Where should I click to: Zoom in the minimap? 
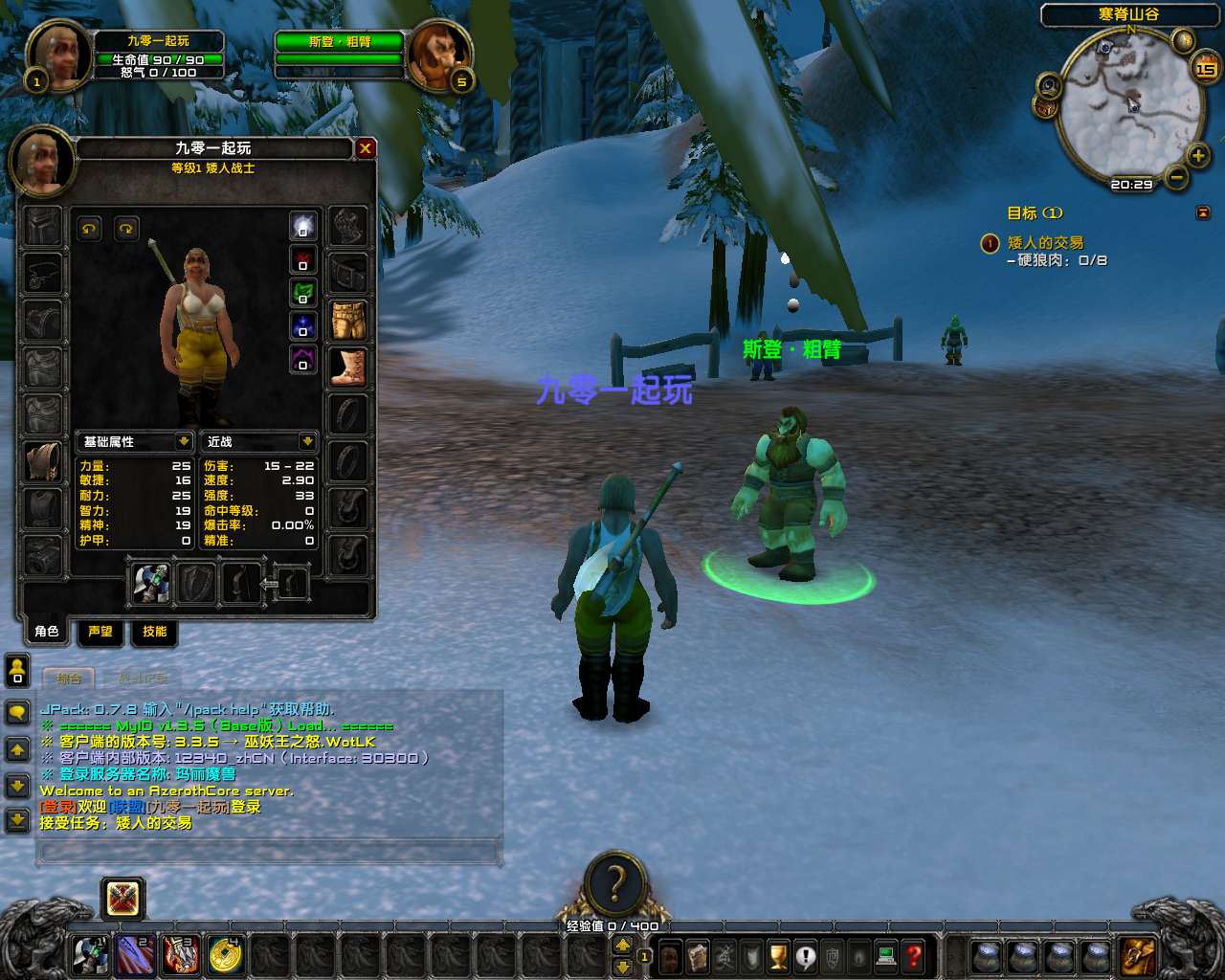(1198, 155)
